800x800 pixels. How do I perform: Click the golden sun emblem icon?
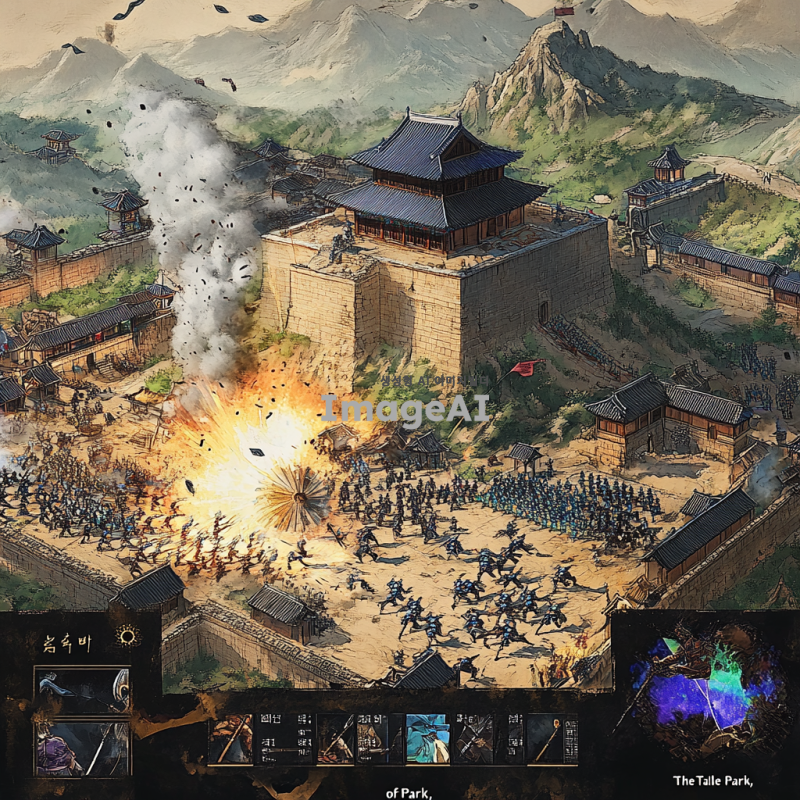(x=129, y=636)
